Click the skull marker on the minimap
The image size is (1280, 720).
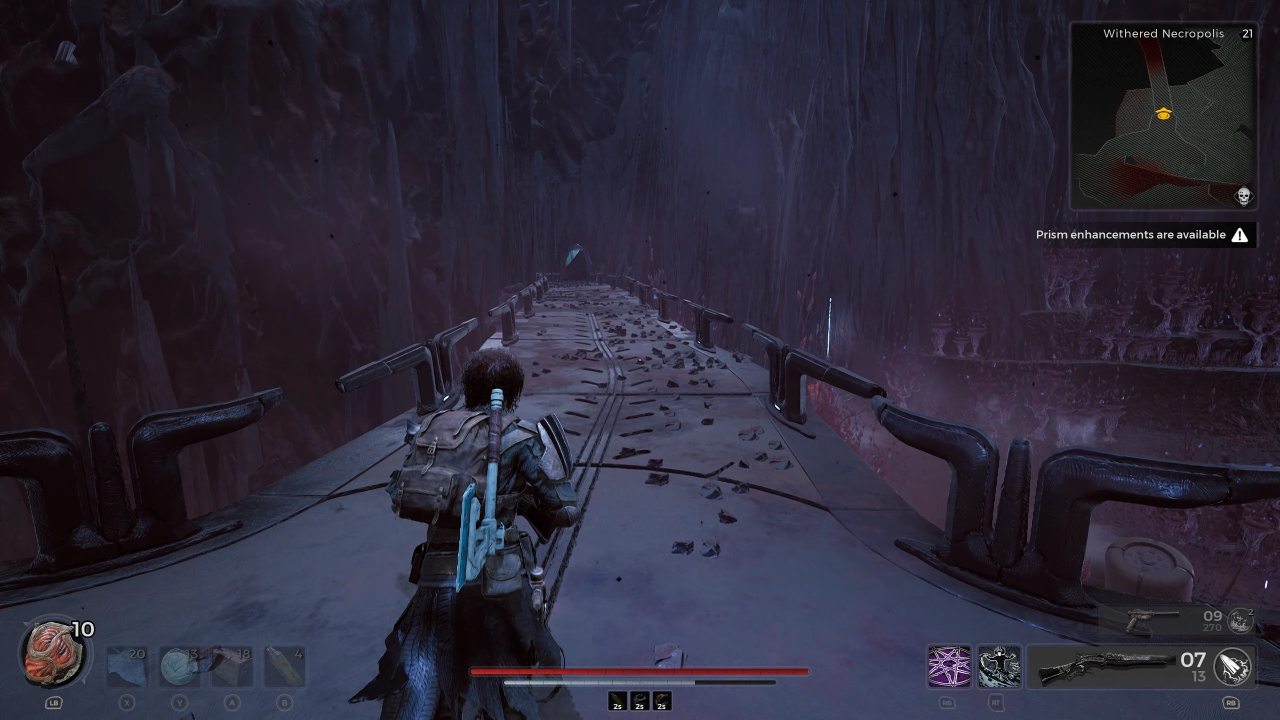pyautogui.click(x=1244, y=196)
